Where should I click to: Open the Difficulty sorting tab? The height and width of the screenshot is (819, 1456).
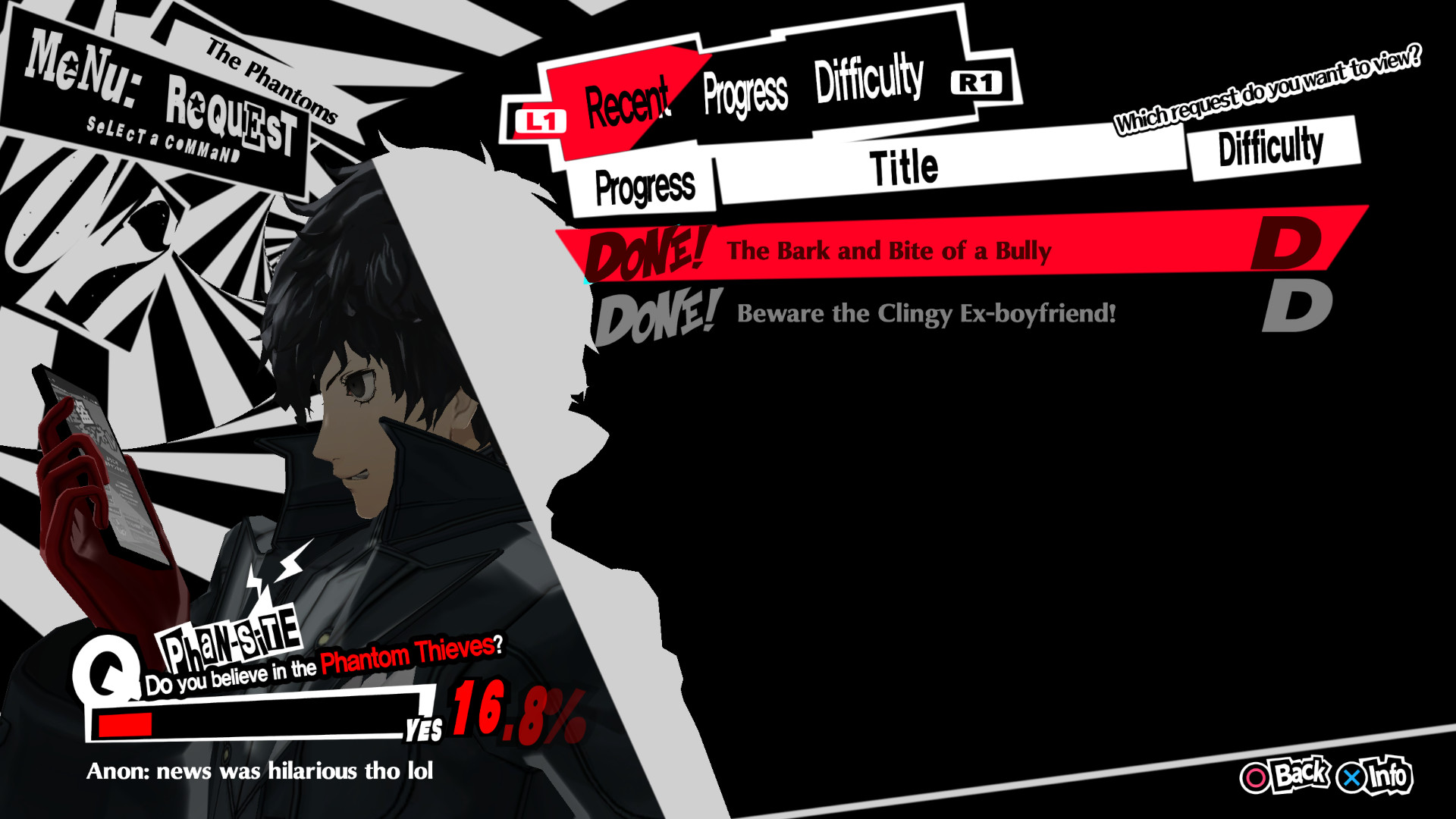pos(868,78)
